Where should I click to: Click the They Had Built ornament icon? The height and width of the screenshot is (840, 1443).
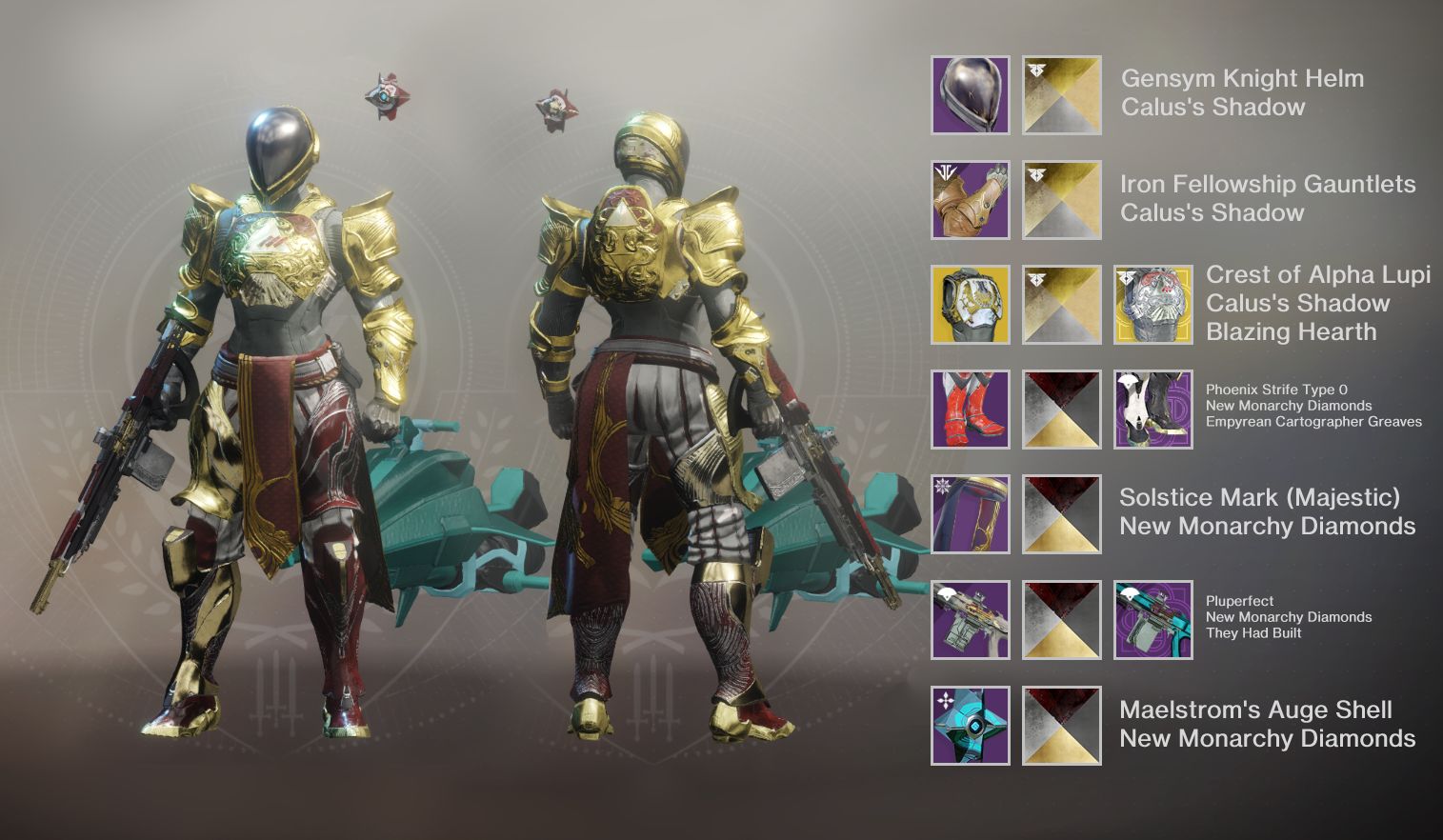pyautogui.click(x=1152, y=619)
